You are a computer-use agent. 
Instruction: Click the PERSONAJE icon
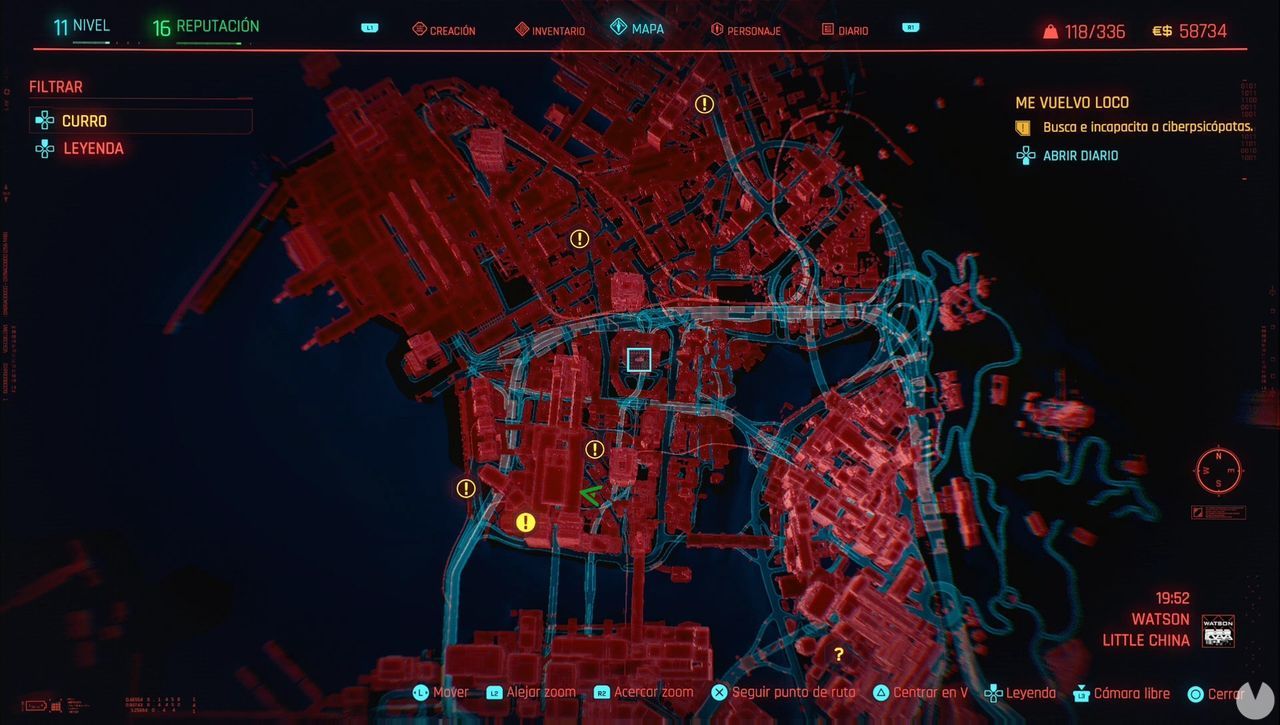(717, 29)
